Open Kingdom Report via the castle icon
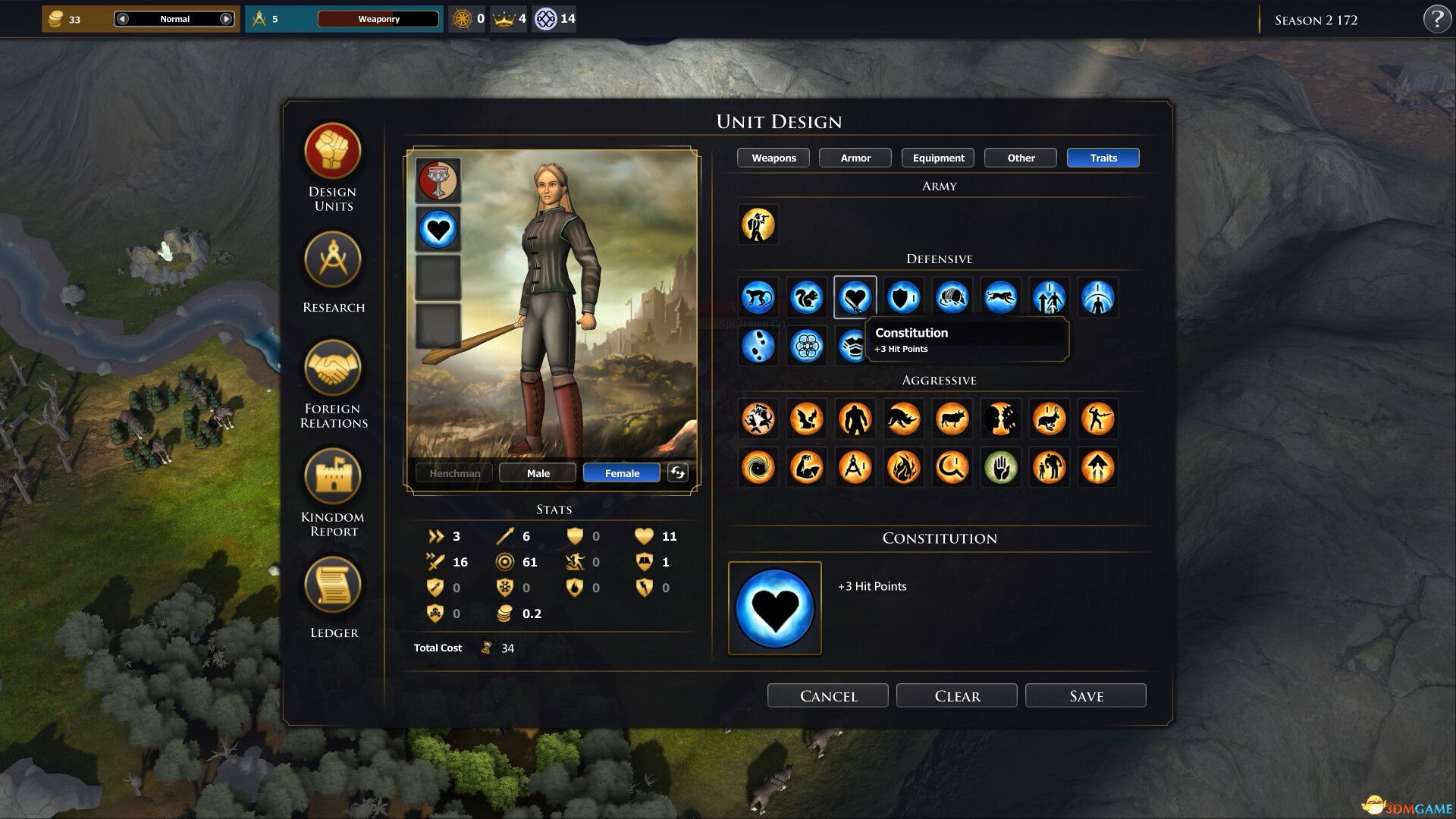The height and width of the screenshot is (819, 1456). (x=332, y=474)
